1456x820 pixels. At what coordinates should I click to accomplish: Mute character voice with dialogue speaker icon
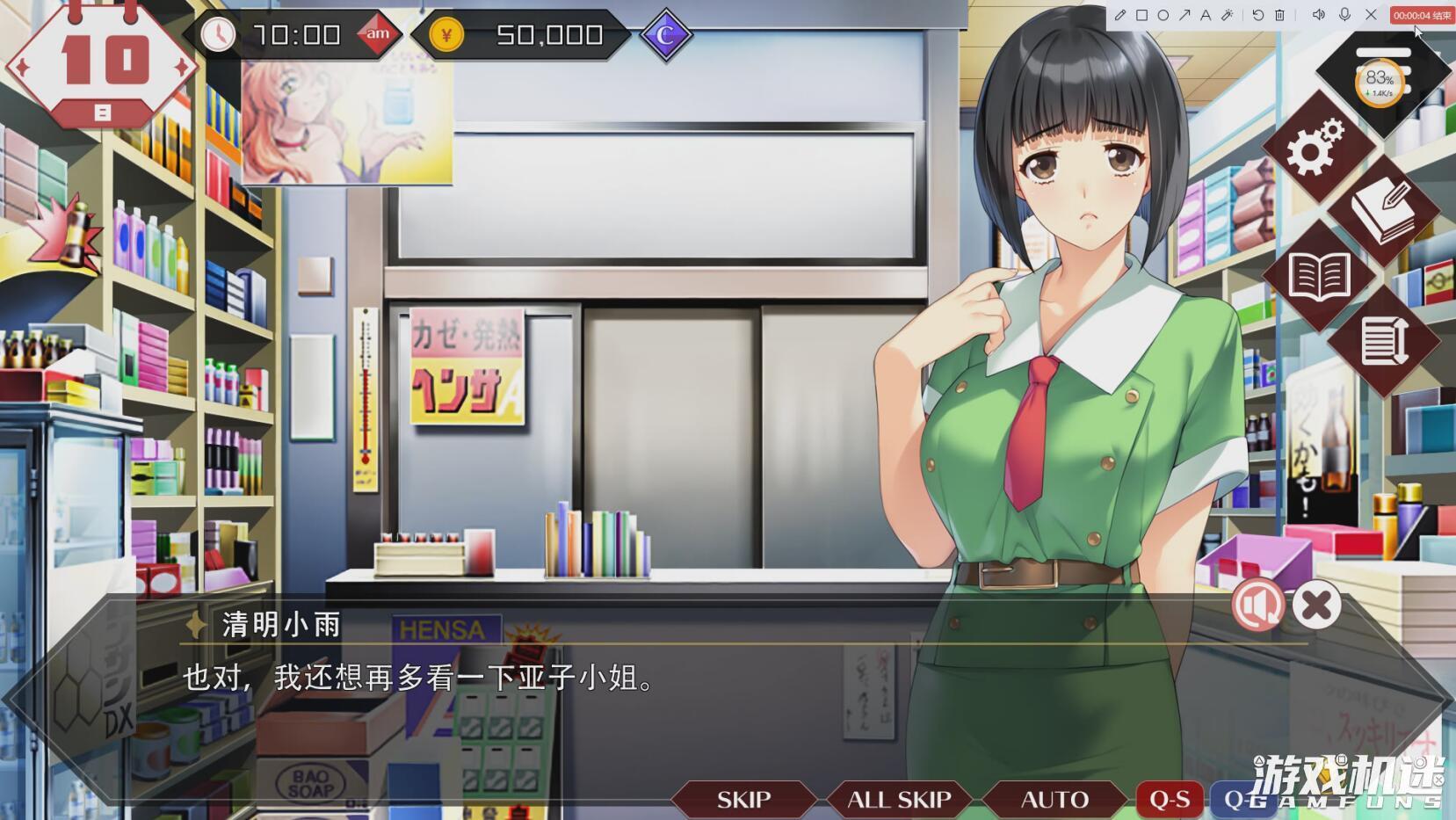1257,606
